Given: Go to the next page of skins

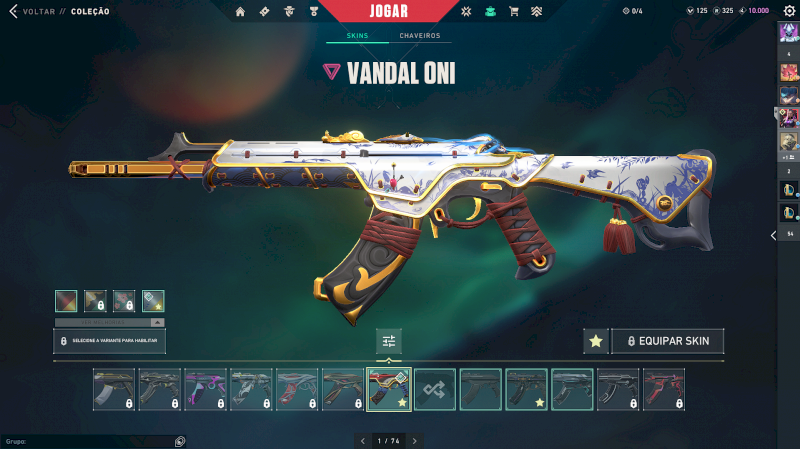Looking at the screenshot, I should [x=415, y=440].
